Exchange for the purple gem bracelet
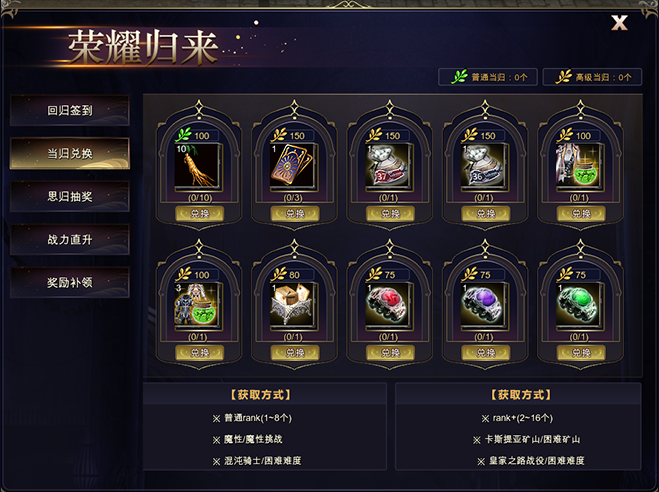Image resolution: width=659 pixels, height=492 pixels. click(479, 352)
